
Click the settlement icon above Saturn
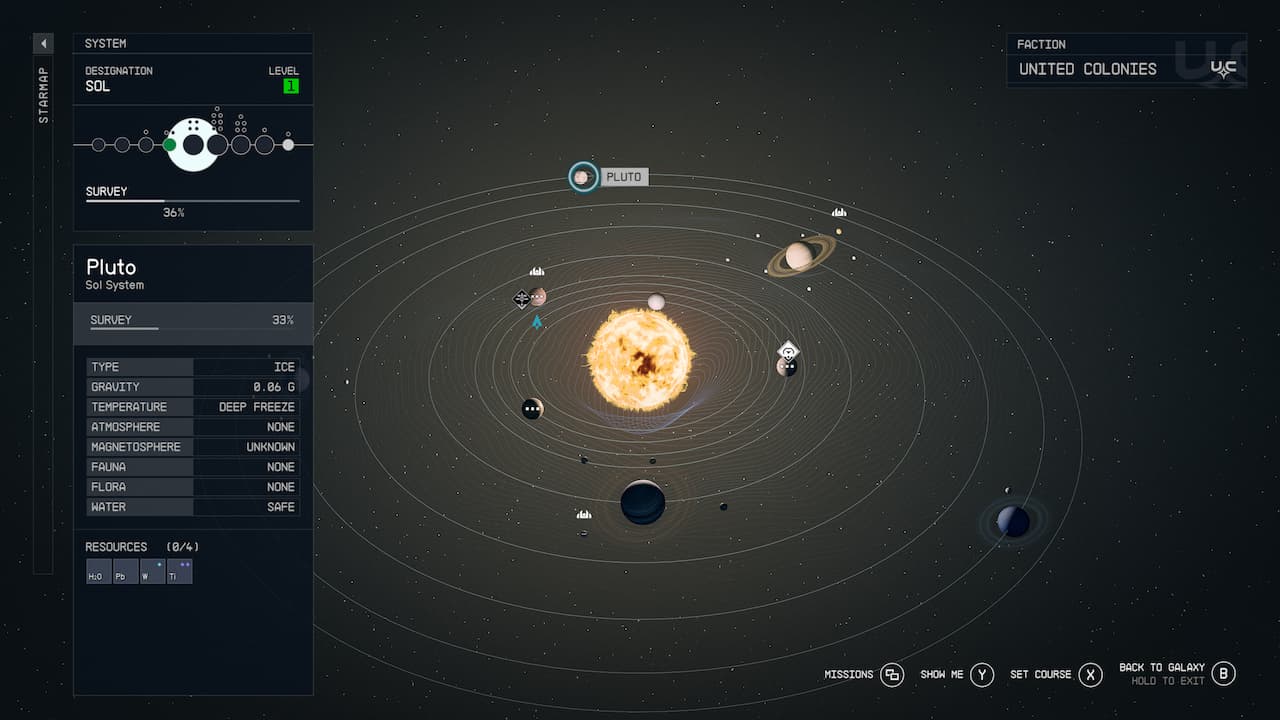838,212
